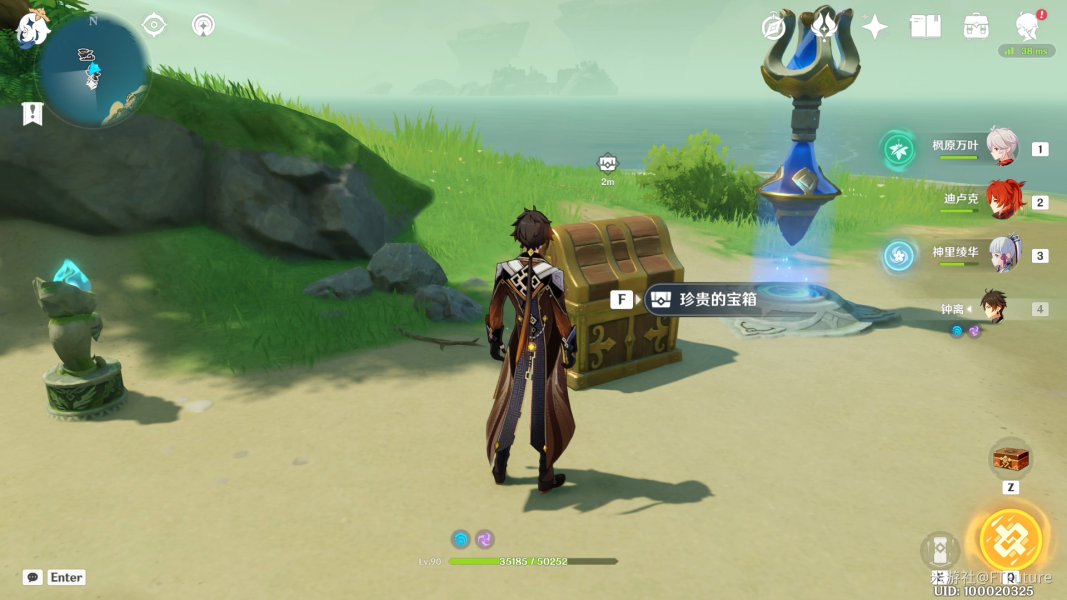Click the quest navigation eye icon
1067x600 pixels.
(154, 25)
